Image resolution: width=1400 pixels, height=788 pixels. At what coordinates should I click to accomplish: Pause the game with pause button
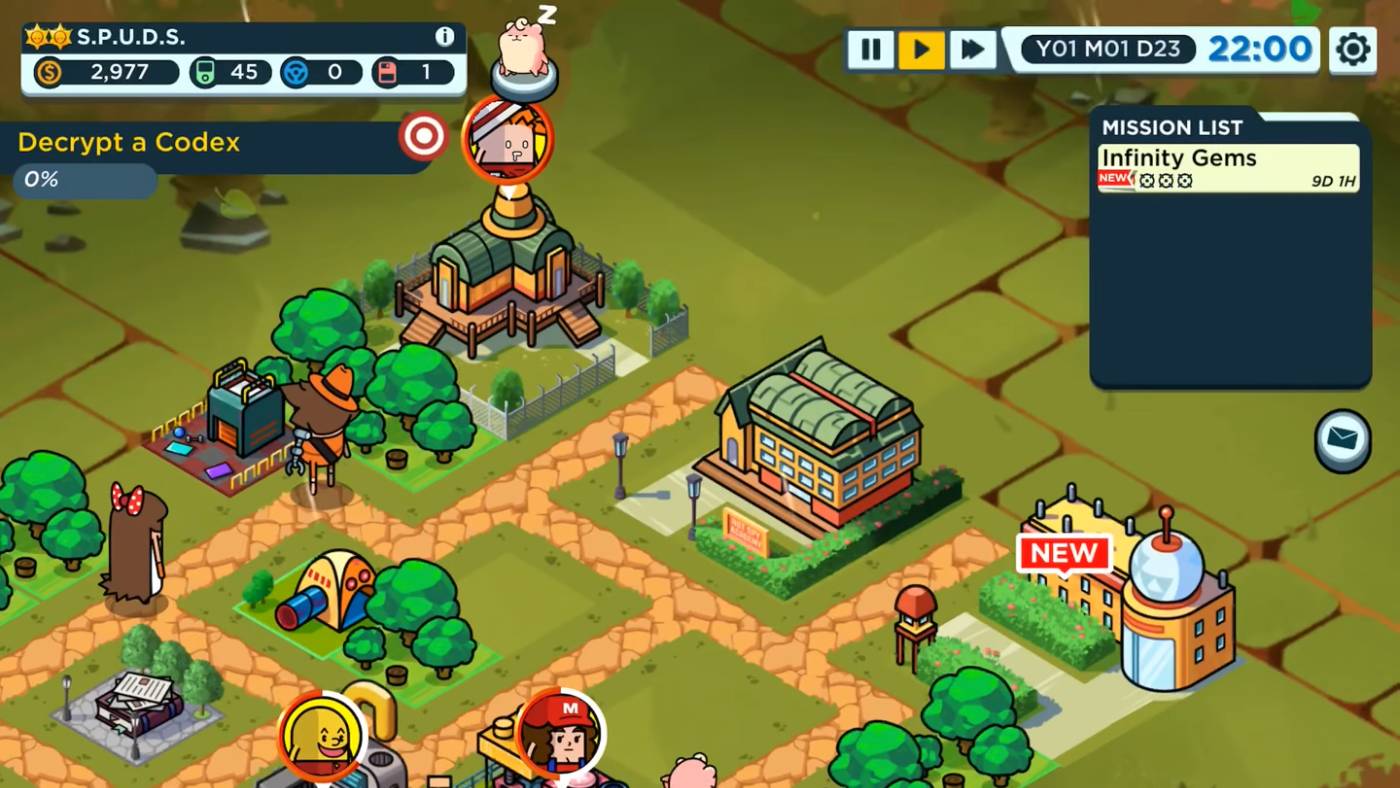(x=871, y=47)
